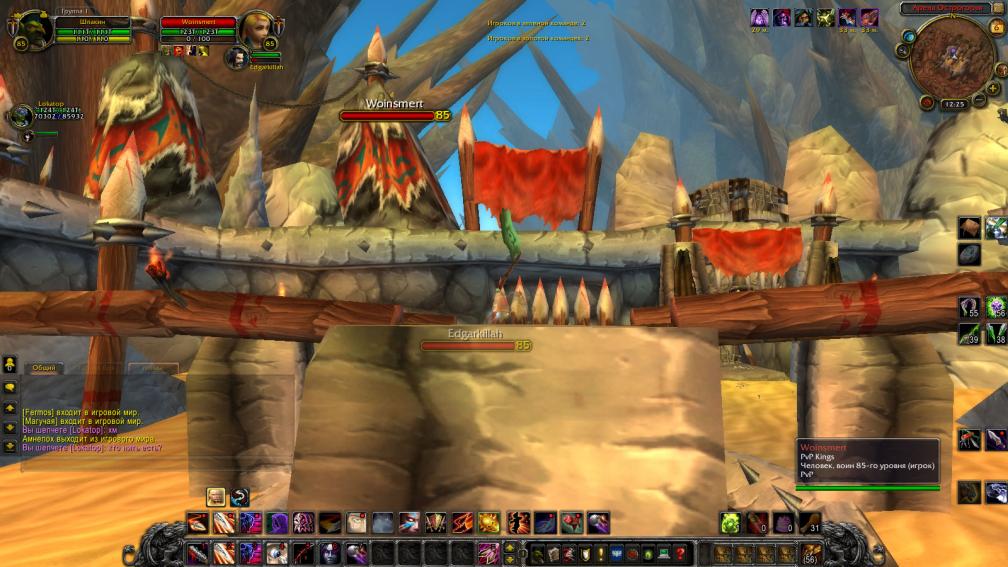Click the Woinsmert target portrait frame

256,28
